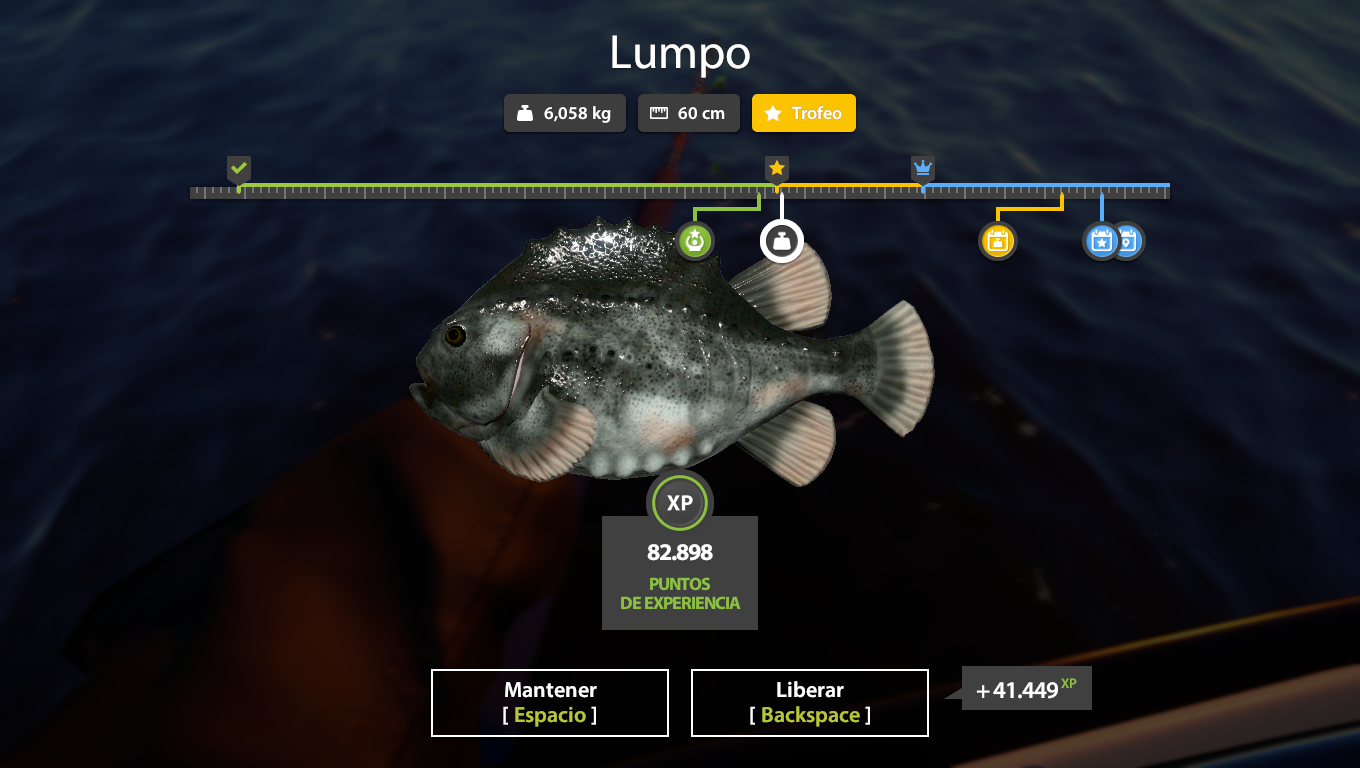The image size is (1360, 768).
Task: Select the green checkmark threshold marker
Action: (x=238, y=168)
